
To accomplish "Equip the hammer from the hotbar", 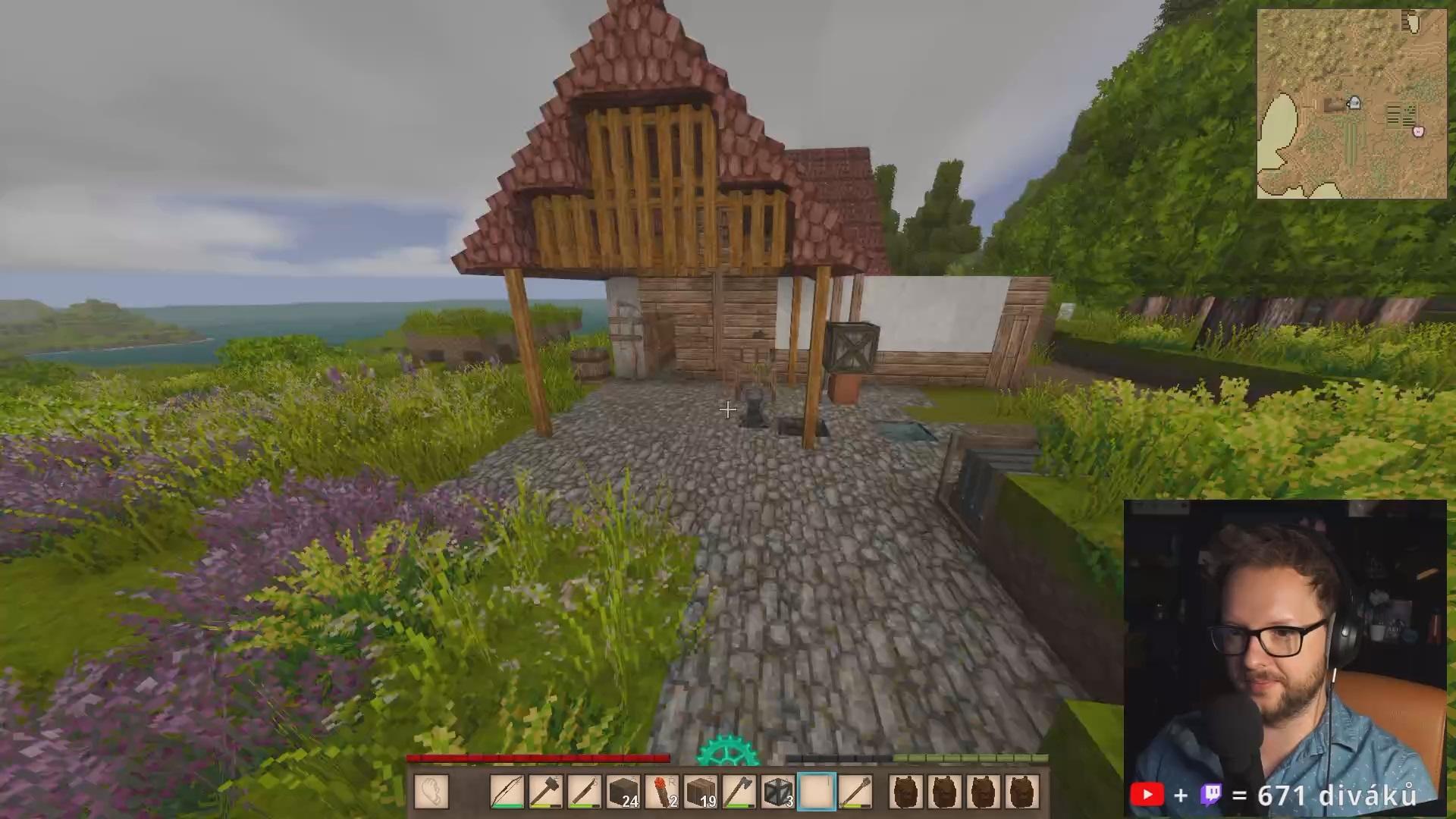I will tap(545, 792).
